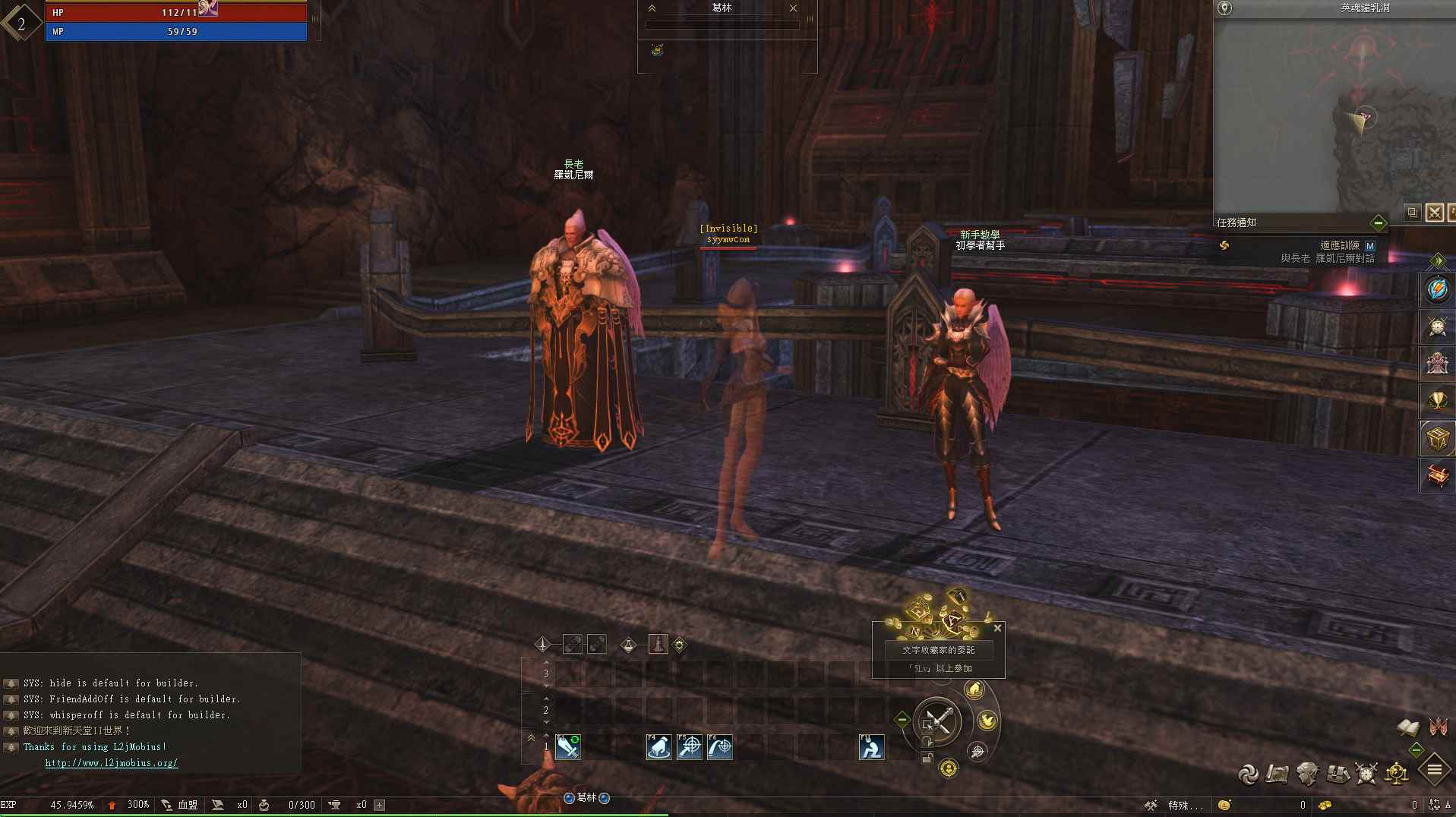Screen dimensions: 1456x817
Task: Open the L-coin cube store icon in sidebar
Action: click(x=1439, y=438)
